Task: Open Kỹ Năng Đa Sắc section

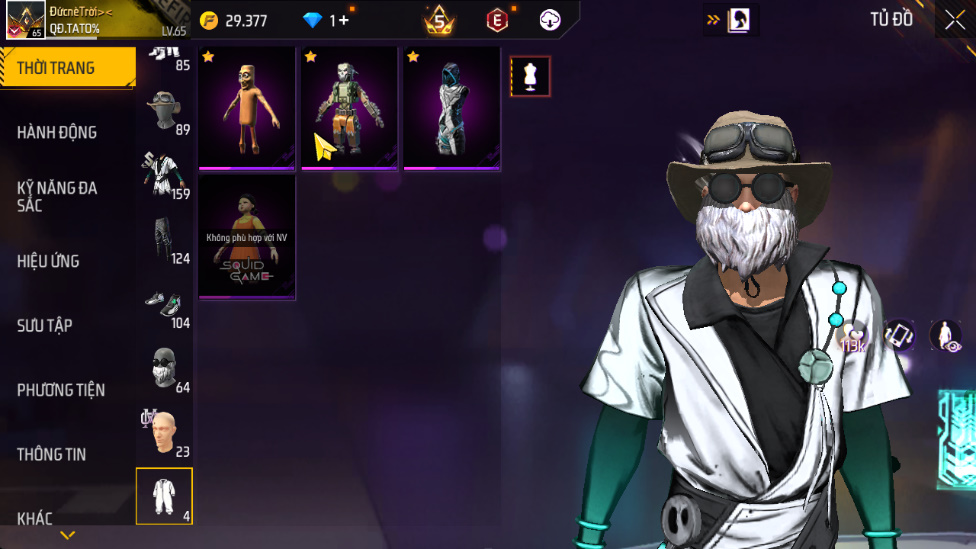Action: click(x=57, y=196)
